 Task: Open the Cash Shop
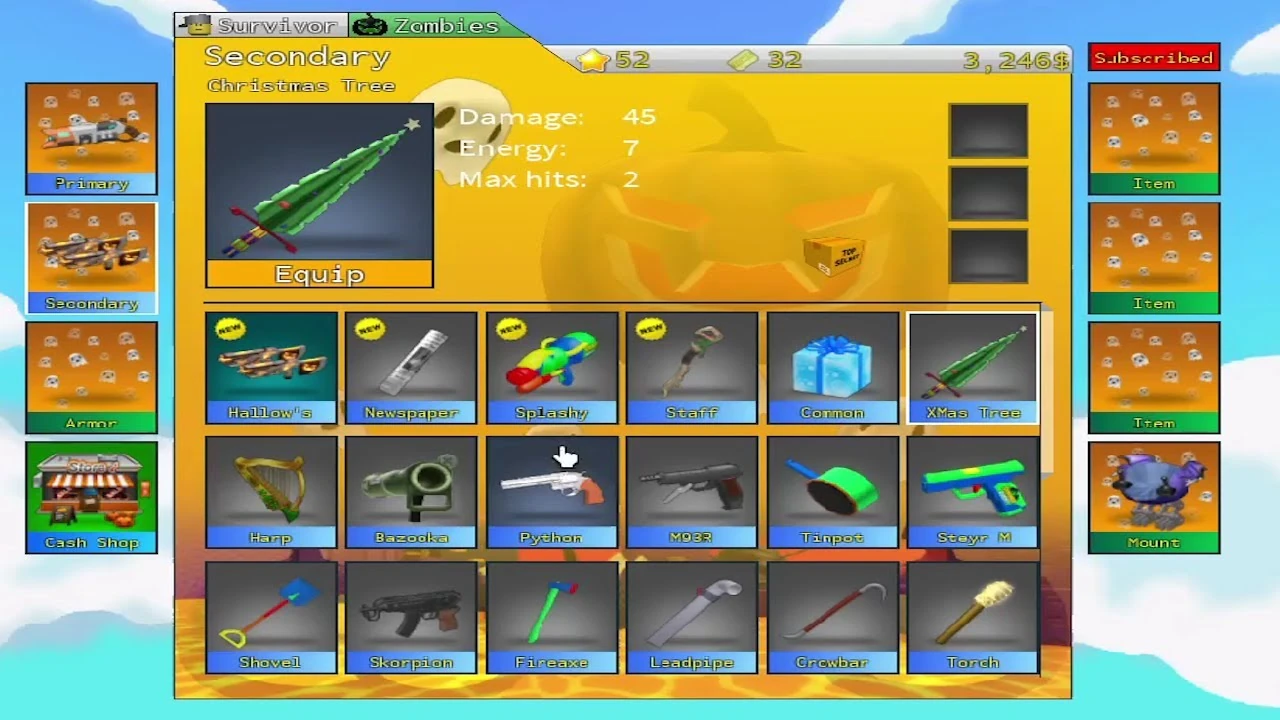tap(91, 497)
